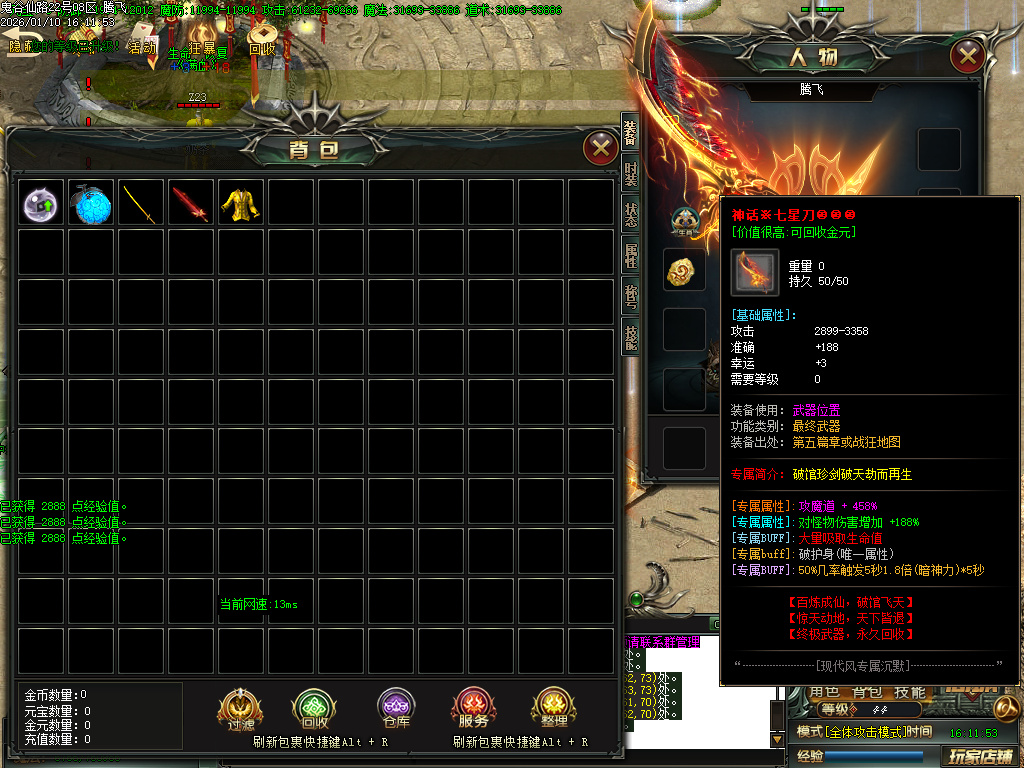Open the 状态 status tab

pos(630,218)
